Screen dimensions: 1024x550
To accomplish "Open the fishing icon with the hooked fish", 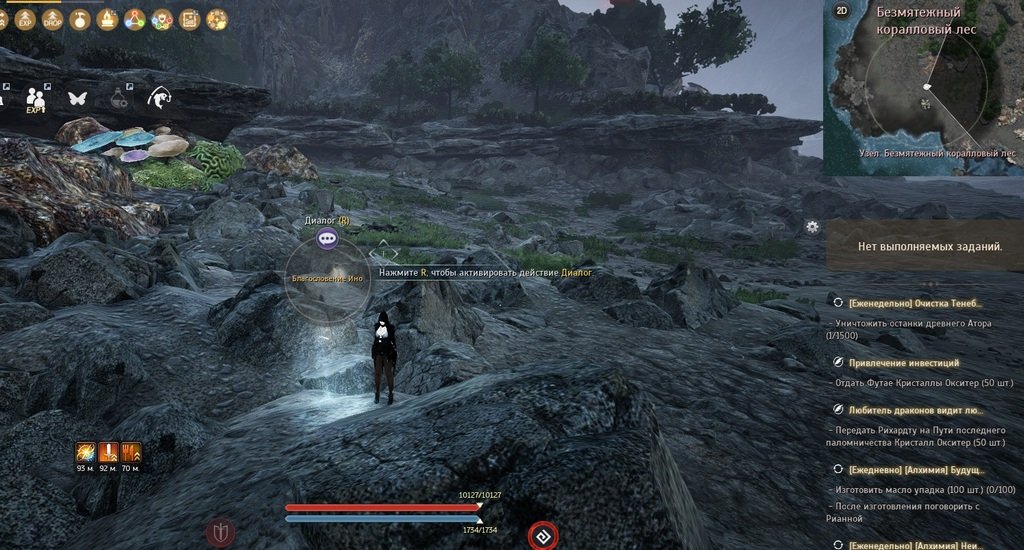I will click(158, 98).
